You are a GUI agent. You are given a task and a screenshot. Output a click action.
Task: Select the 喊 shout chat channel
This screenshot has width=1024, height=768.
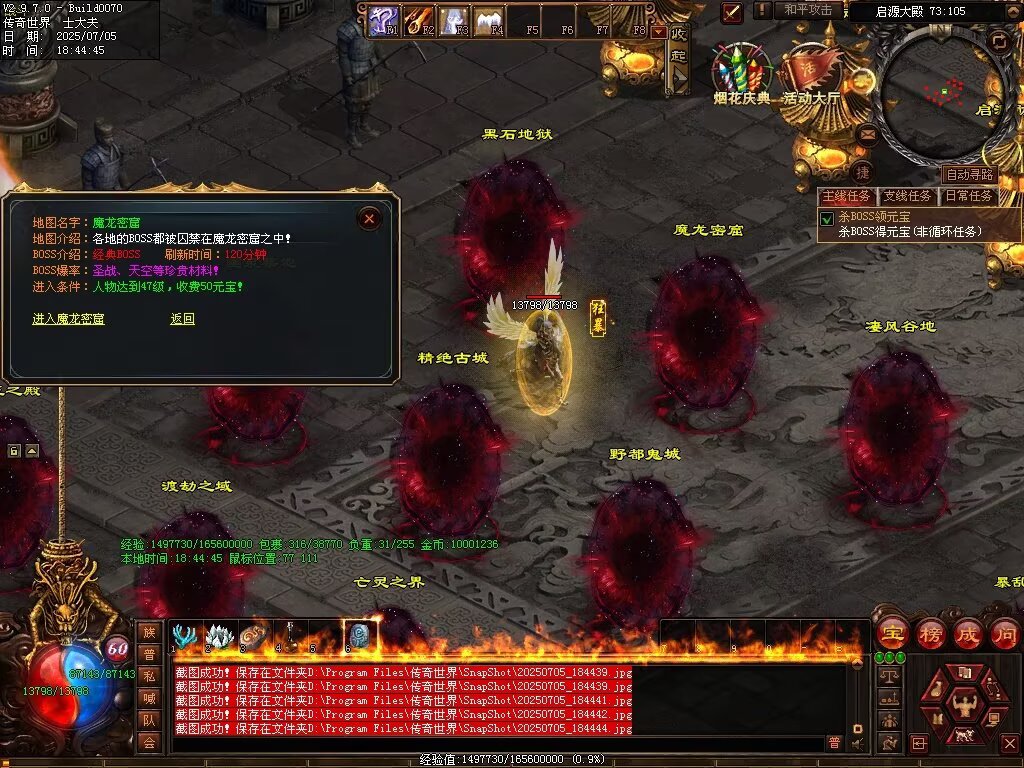[x=149, y=698]
